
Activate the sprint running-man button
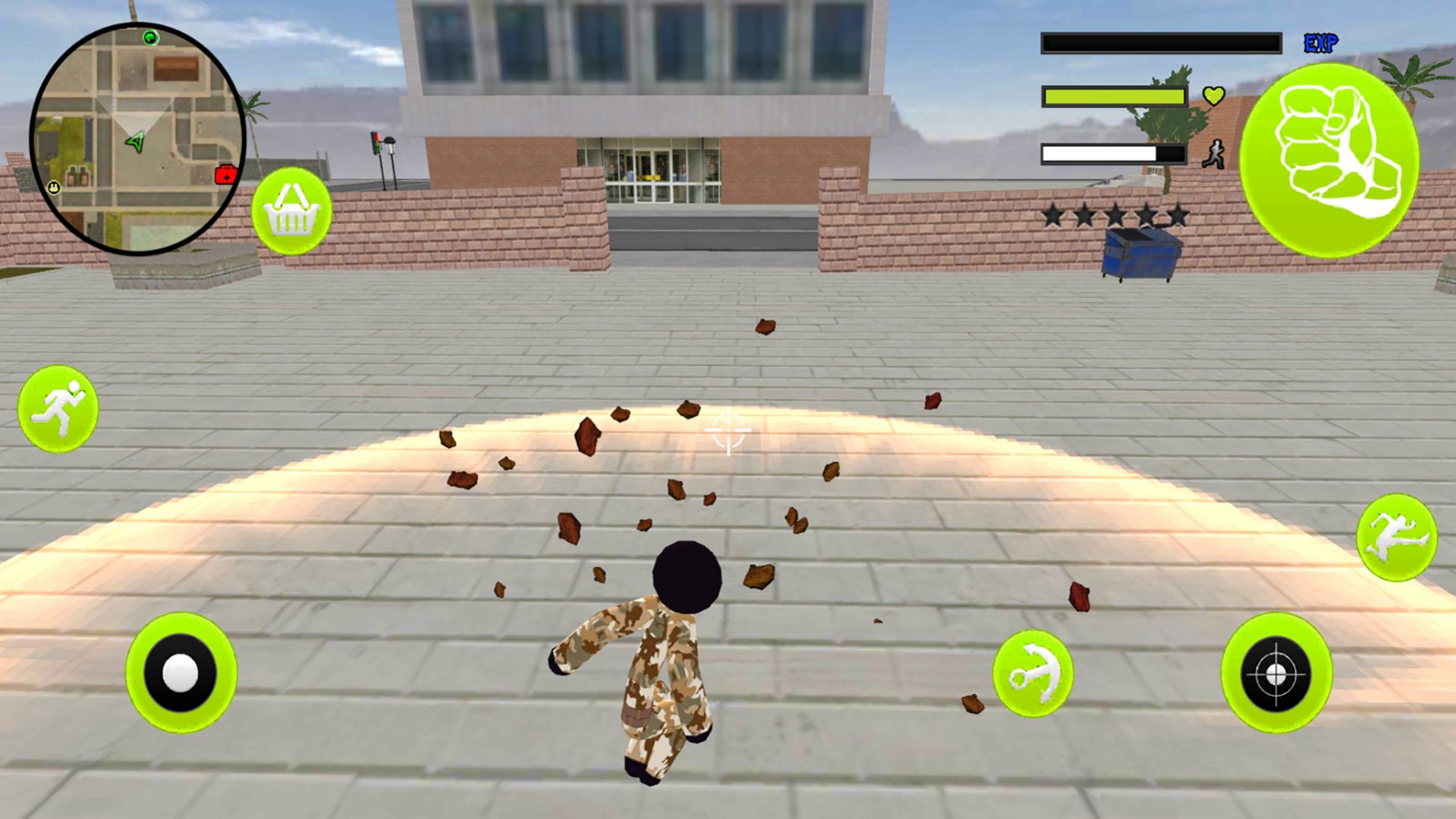(58, 408)
